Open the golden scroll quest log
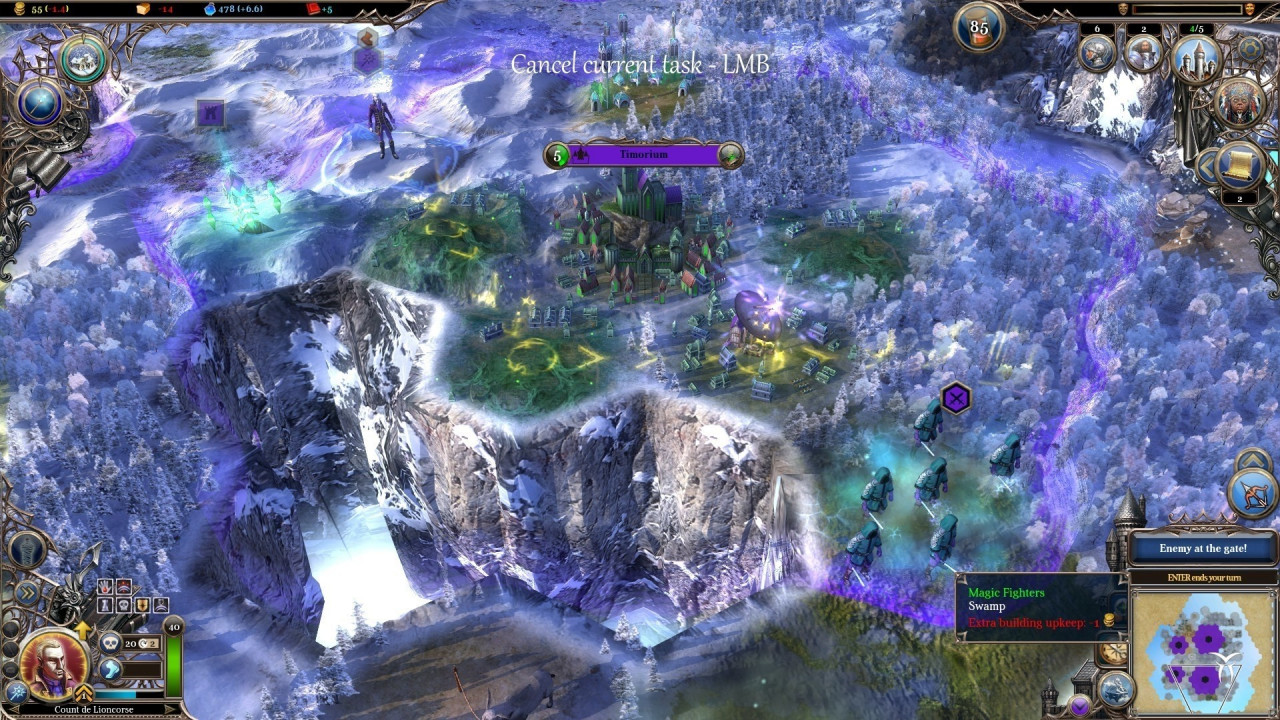Image resolution: width=1280 pixels, height=720 pixels. (1243, 164)
